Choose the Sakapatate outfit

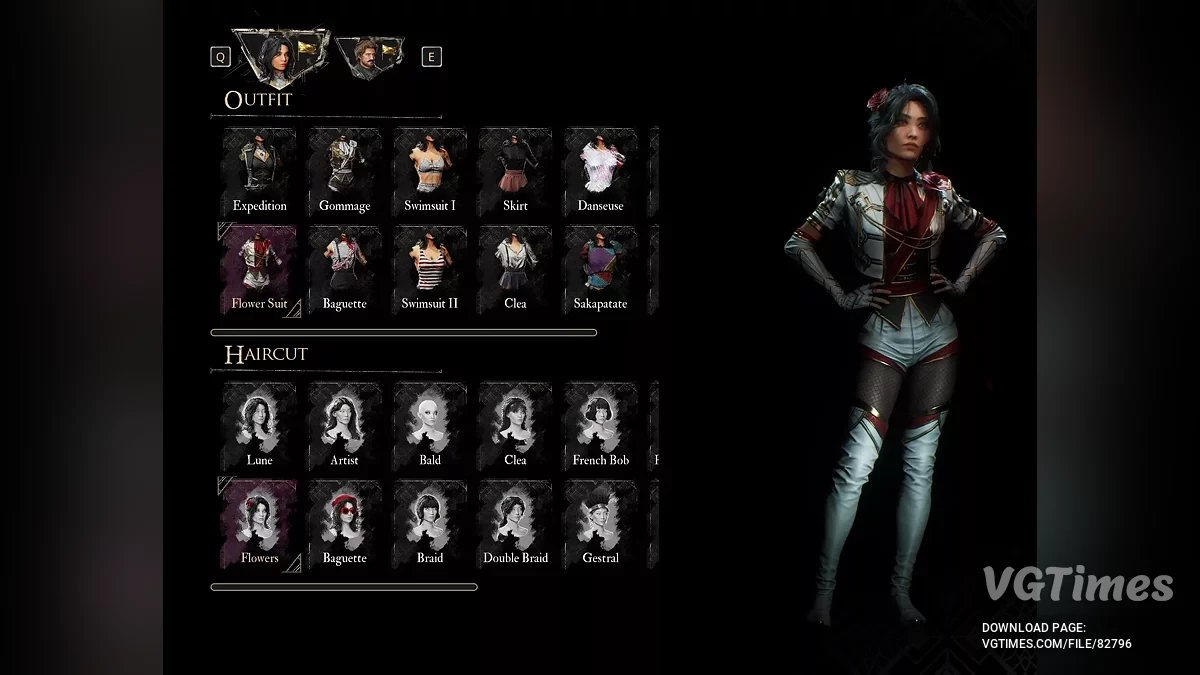point(600,268)
